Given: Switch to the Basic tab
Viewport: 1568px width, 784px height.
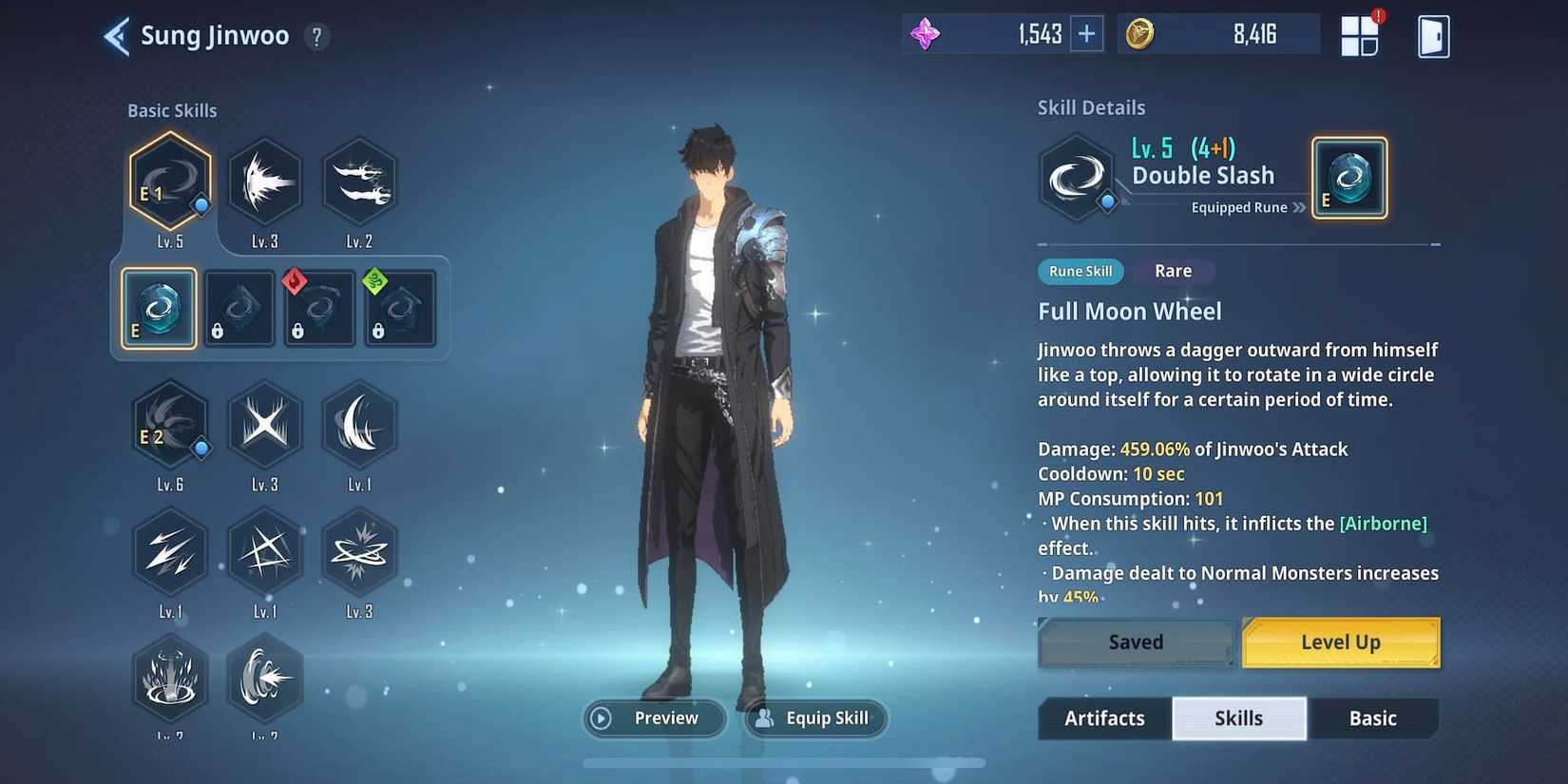Looking at the screenshot, I should pyautogui.click(x=1373, y=718).
